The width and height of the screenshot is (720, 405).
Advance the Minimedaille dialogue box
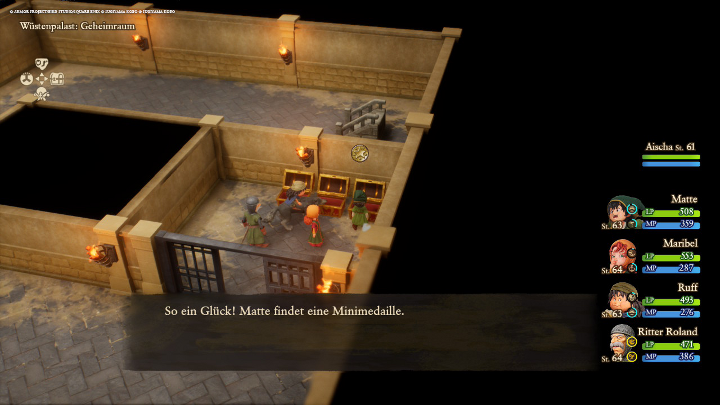point(360,330)
